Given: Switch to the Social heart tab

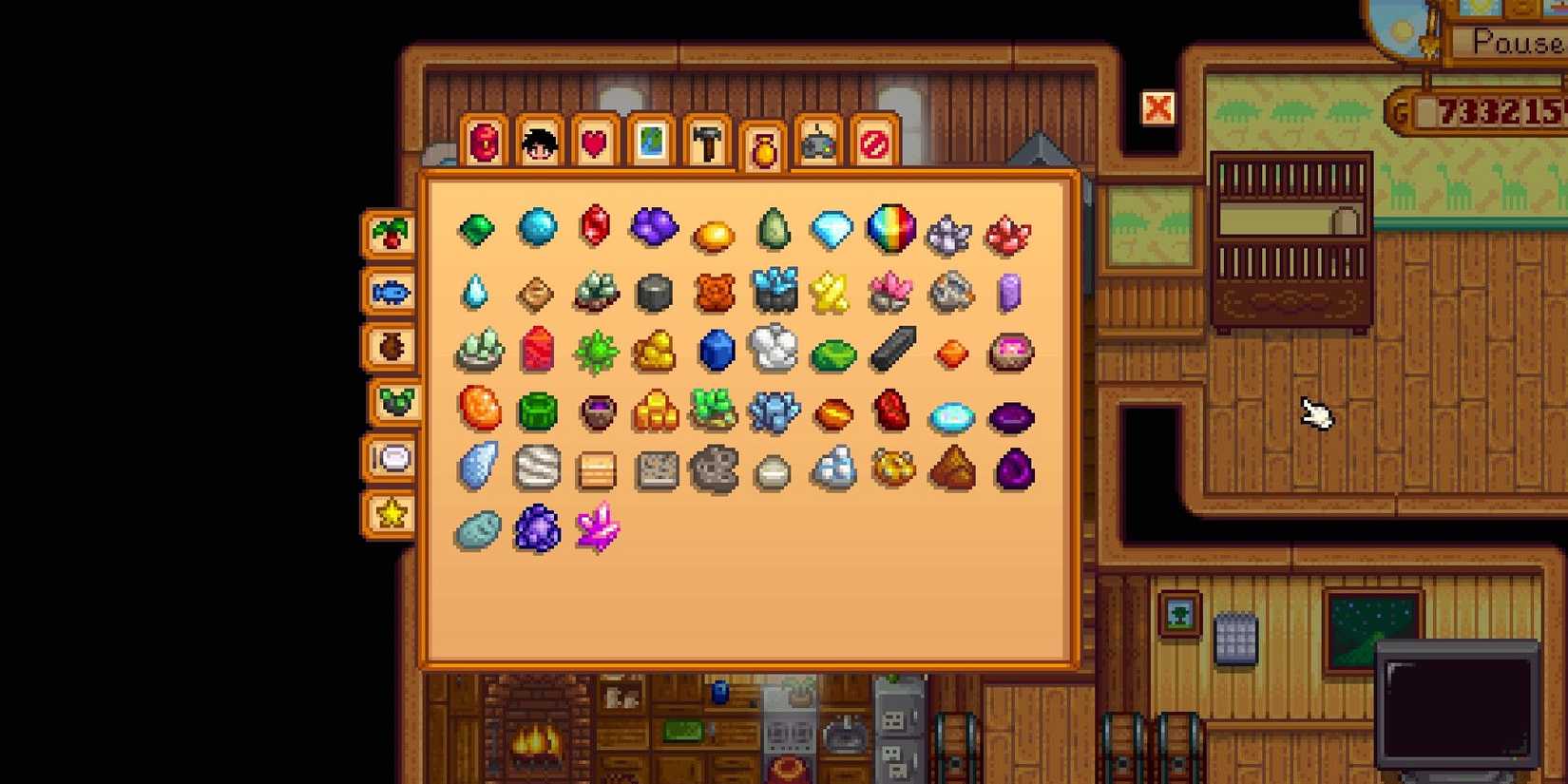Looking at the screenshot, I should 594,142.
